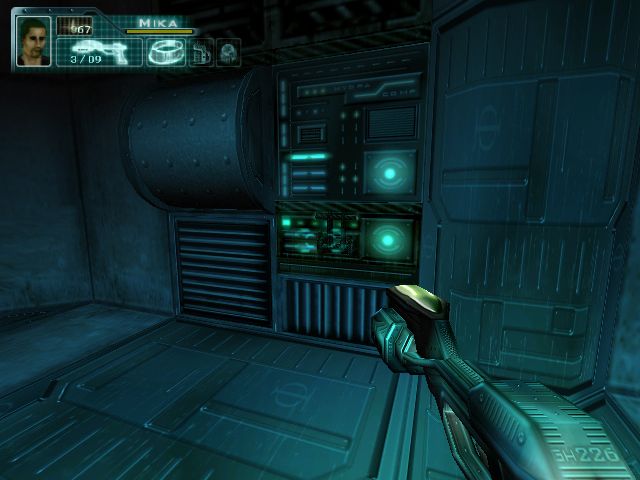
Task: Choose the dimmed skull icon slot
Action: [x=227, y=52]
